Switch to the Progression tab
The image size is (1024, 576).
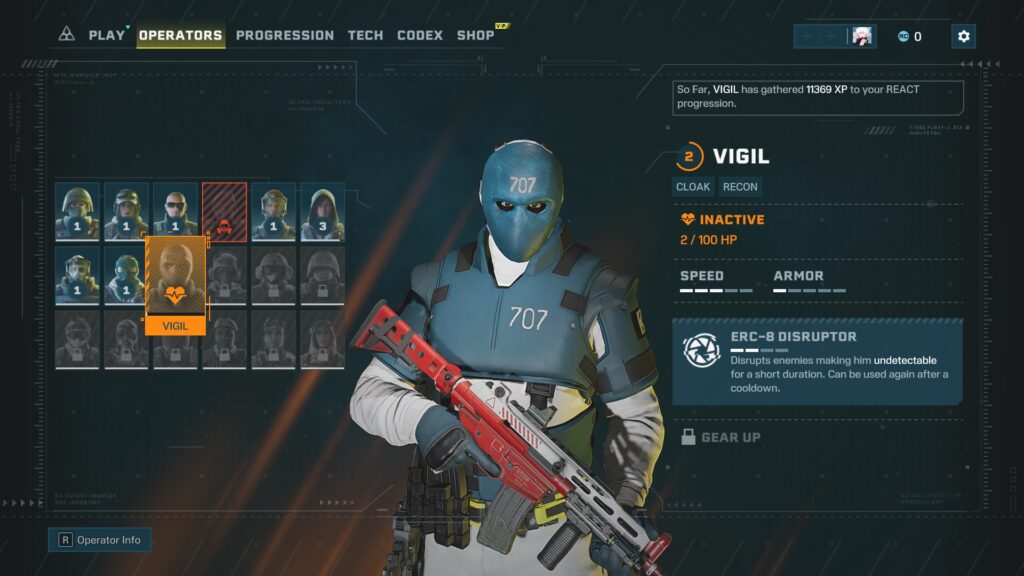285,36
